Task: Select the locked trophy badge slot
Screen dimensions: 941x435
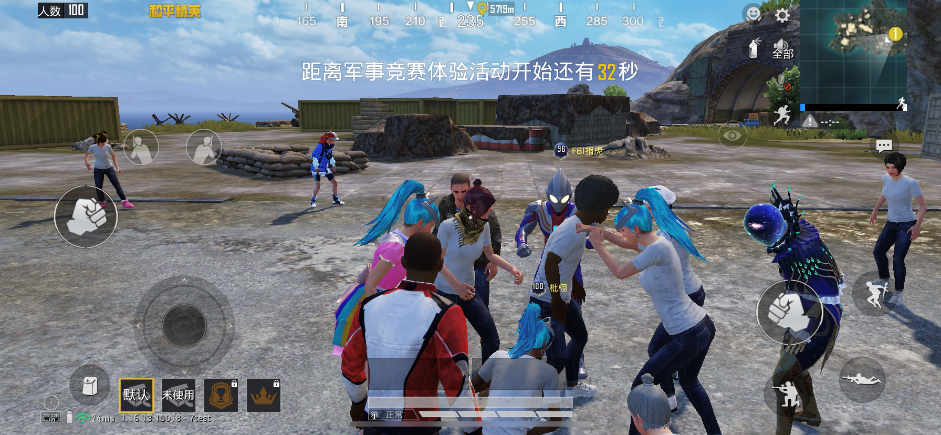Action: [x=221, y=395]
